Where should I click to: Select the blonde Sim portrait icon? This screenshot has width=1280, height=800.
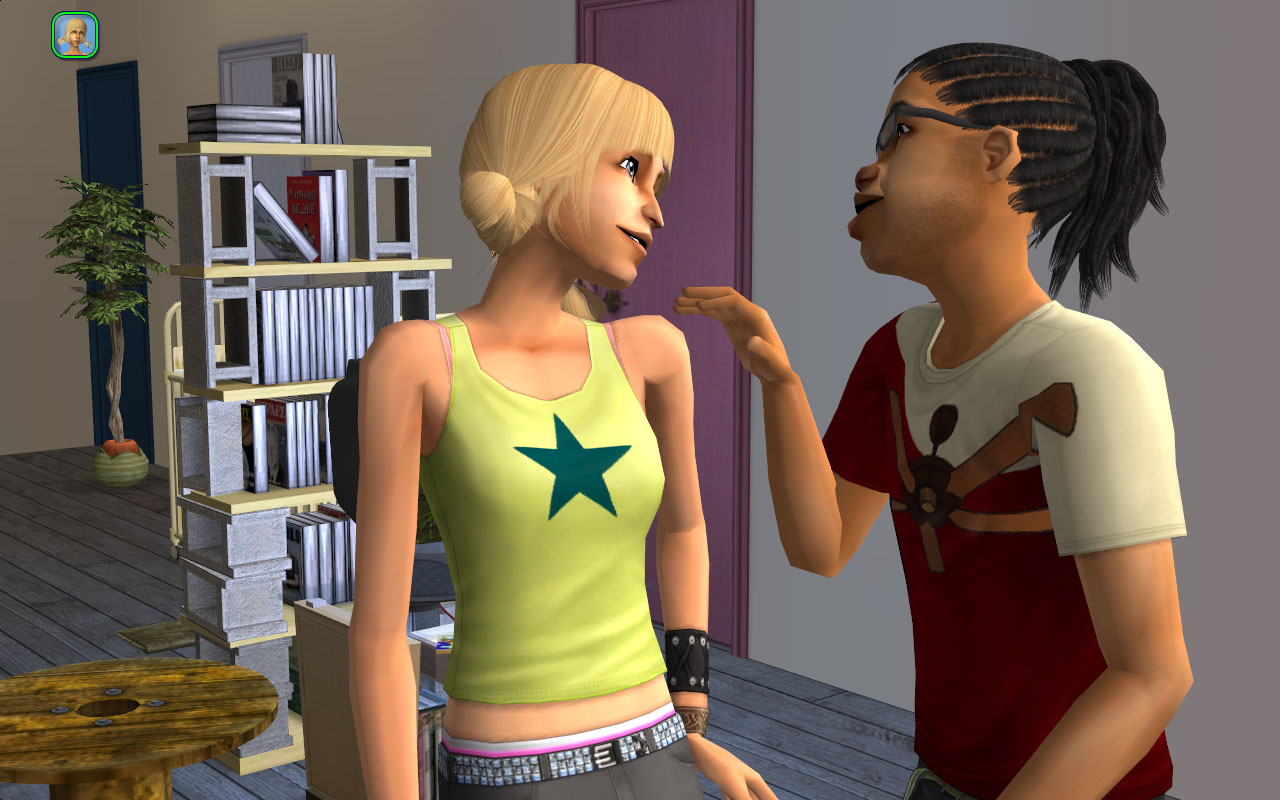coord(74,34)
